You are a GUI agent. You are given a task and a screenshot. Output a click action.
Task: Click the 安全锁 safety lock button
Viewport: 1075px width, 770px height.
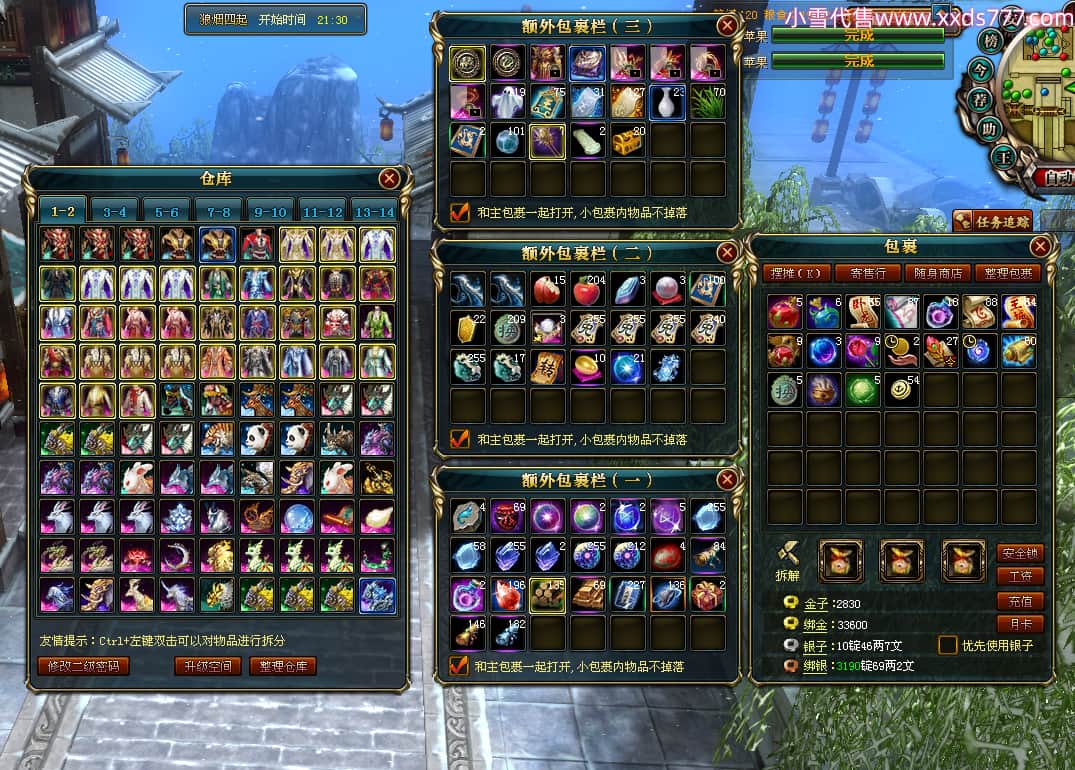(x=1020, y=553)
